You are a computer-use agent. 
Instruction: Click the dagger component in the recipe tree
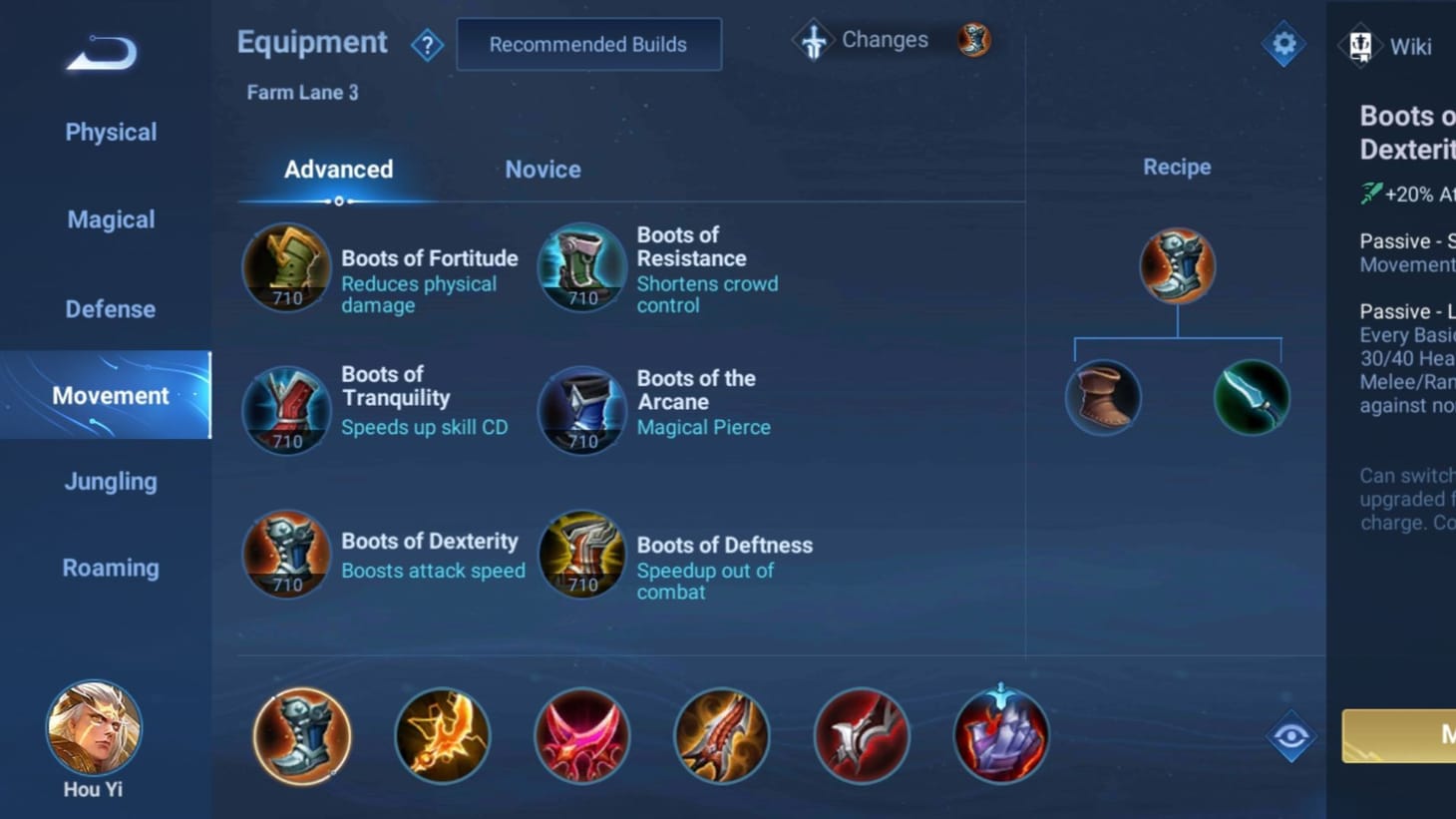(x=1253, y=397)
